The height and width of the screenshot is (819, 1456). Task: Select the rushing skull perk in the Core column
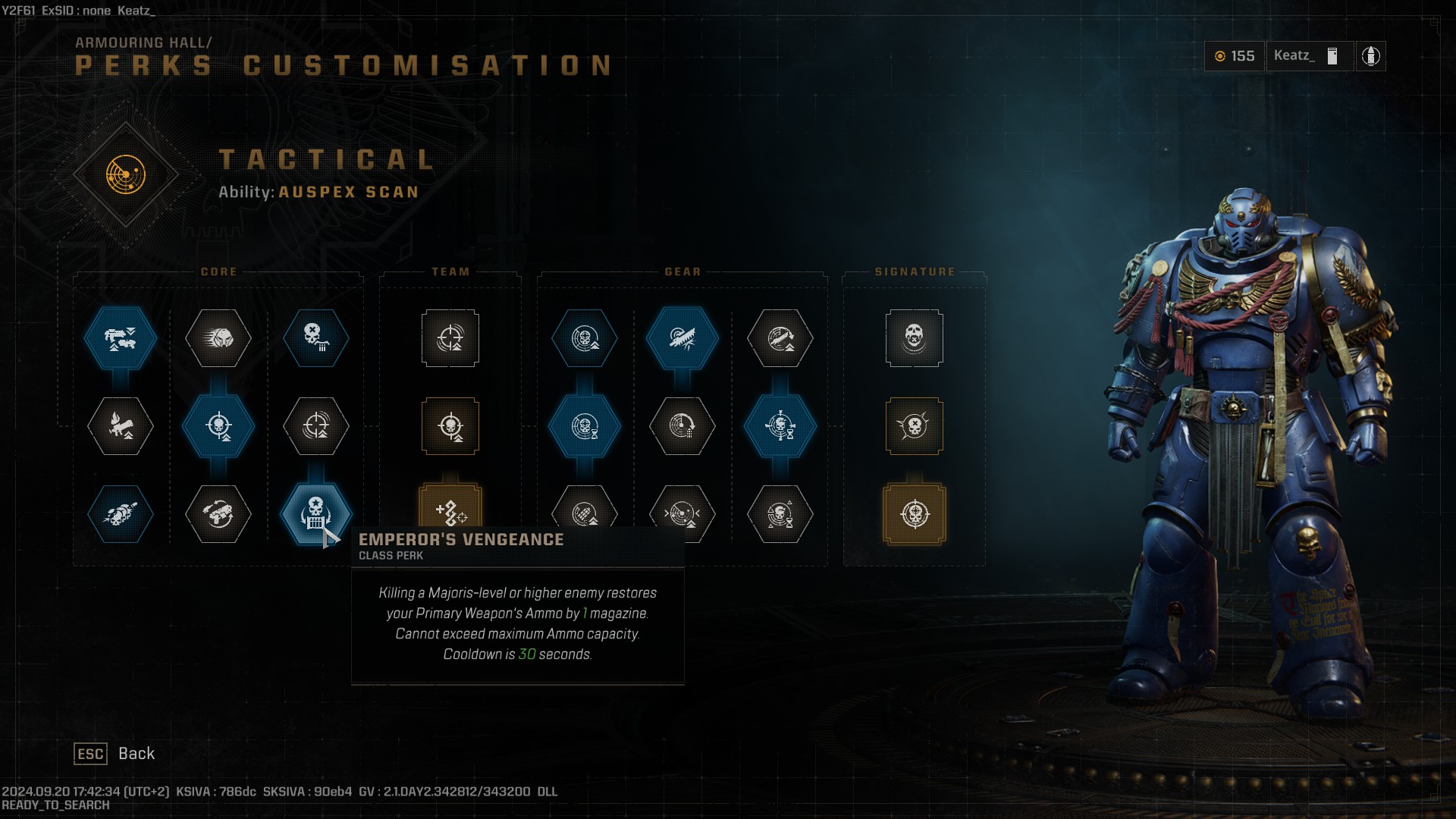(x=218, y=340)
